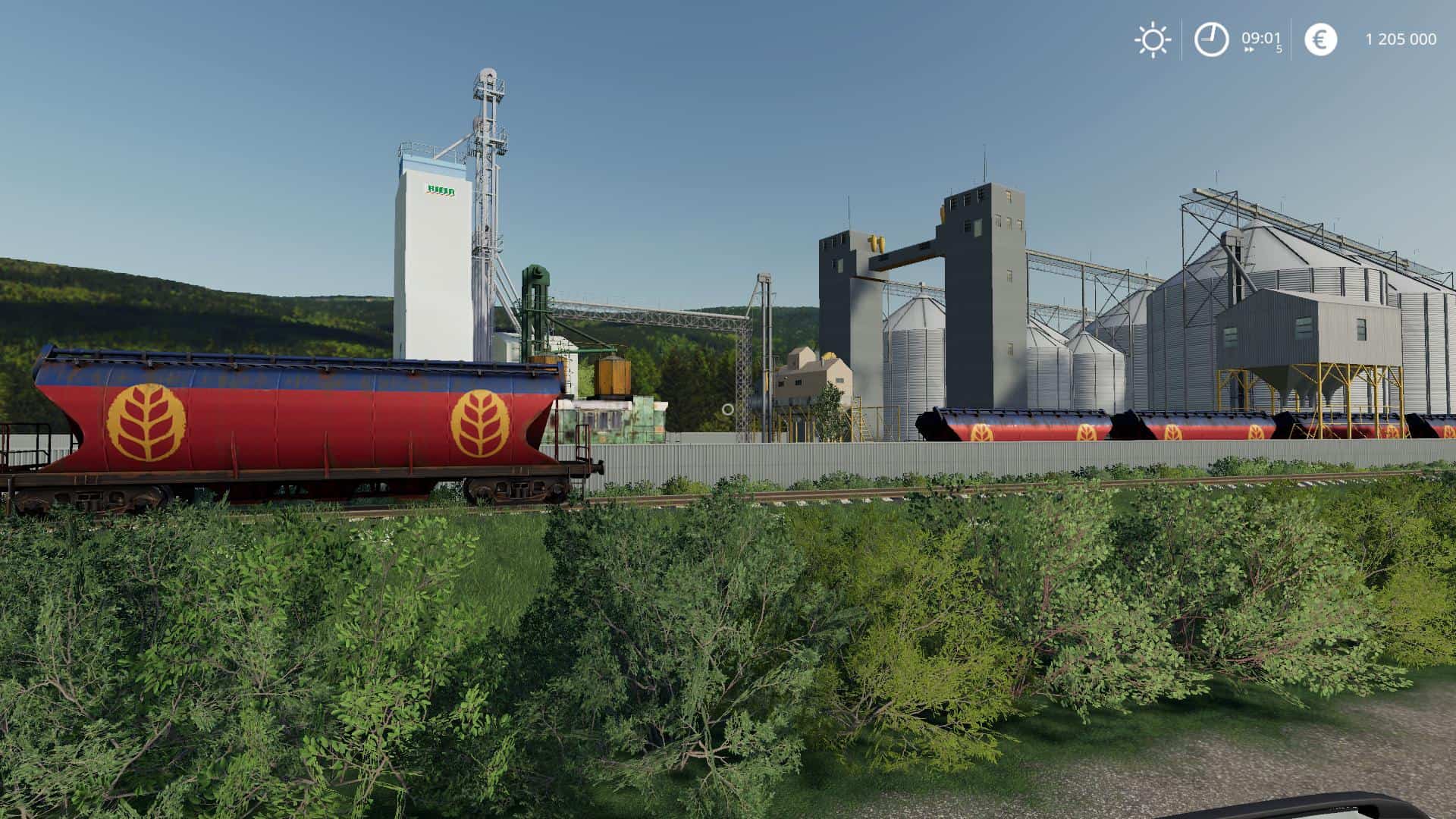Select the clock icon in the HUD
1456x819 pixels.
[x=1211, y=39]
